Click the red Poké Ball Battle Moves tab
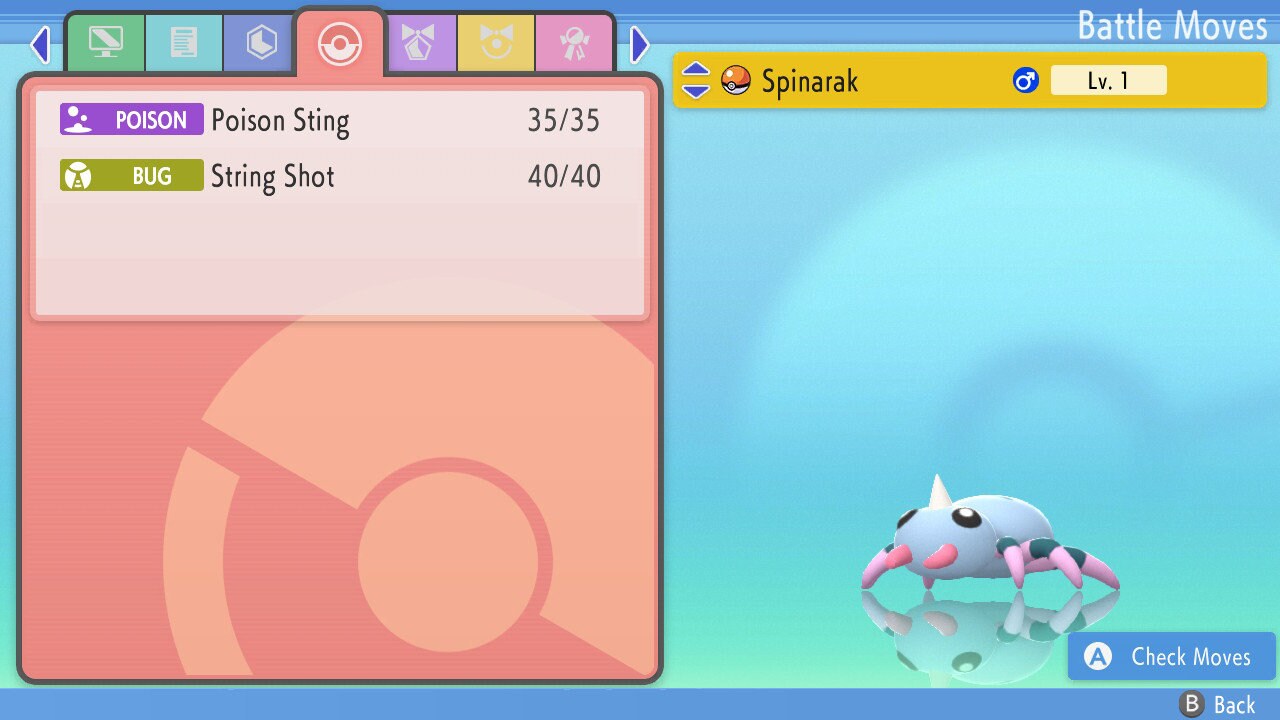The image size is (1280, 720). [339, 45]
